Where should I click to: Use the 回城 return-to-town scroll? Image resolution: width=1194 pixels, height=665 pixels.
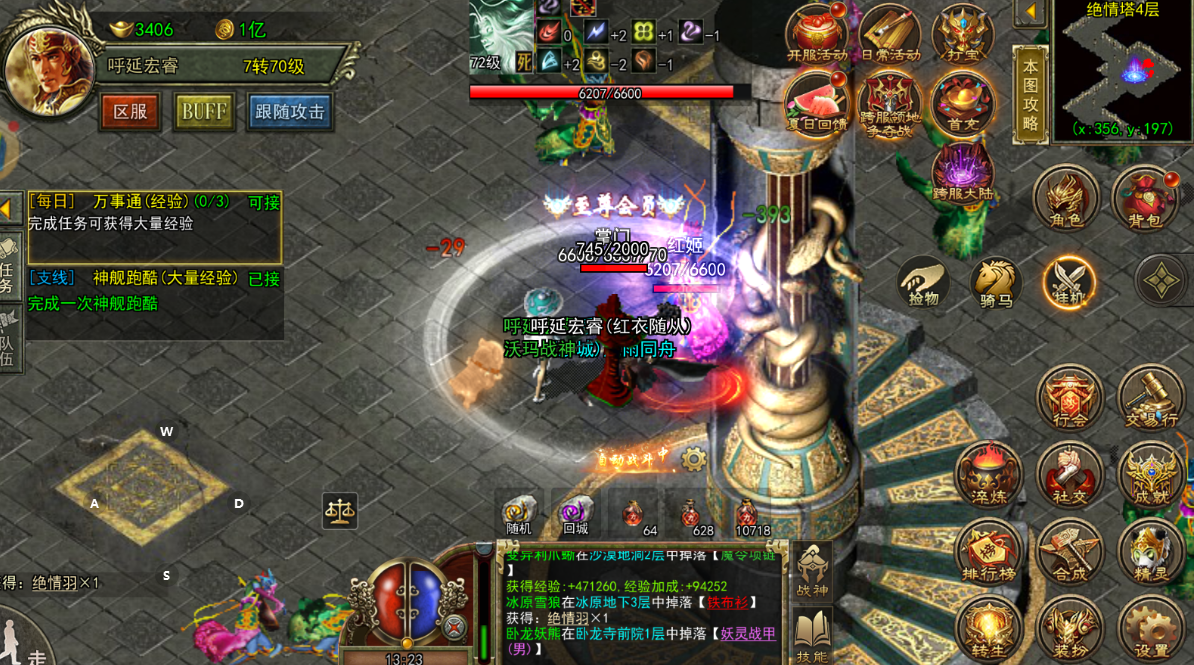pyautogui.click(x=575, y=514)
